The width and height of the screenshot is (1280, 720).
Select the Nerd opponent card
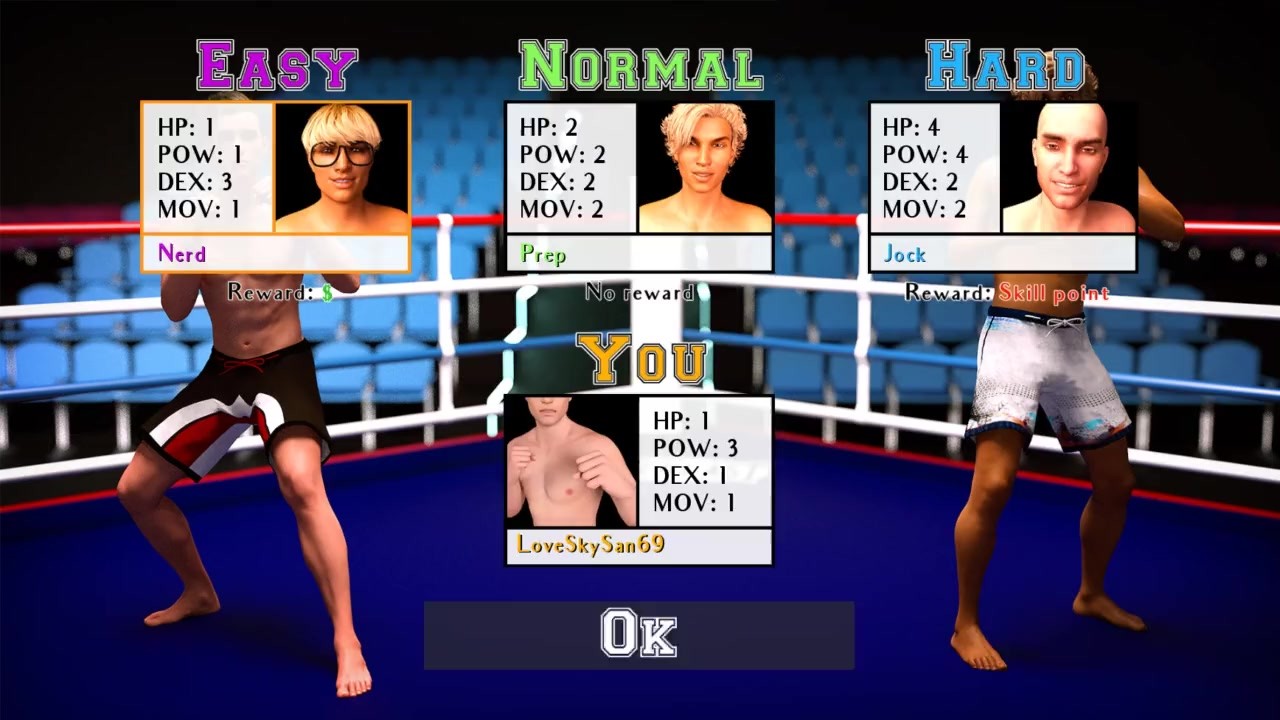point(275,187)
